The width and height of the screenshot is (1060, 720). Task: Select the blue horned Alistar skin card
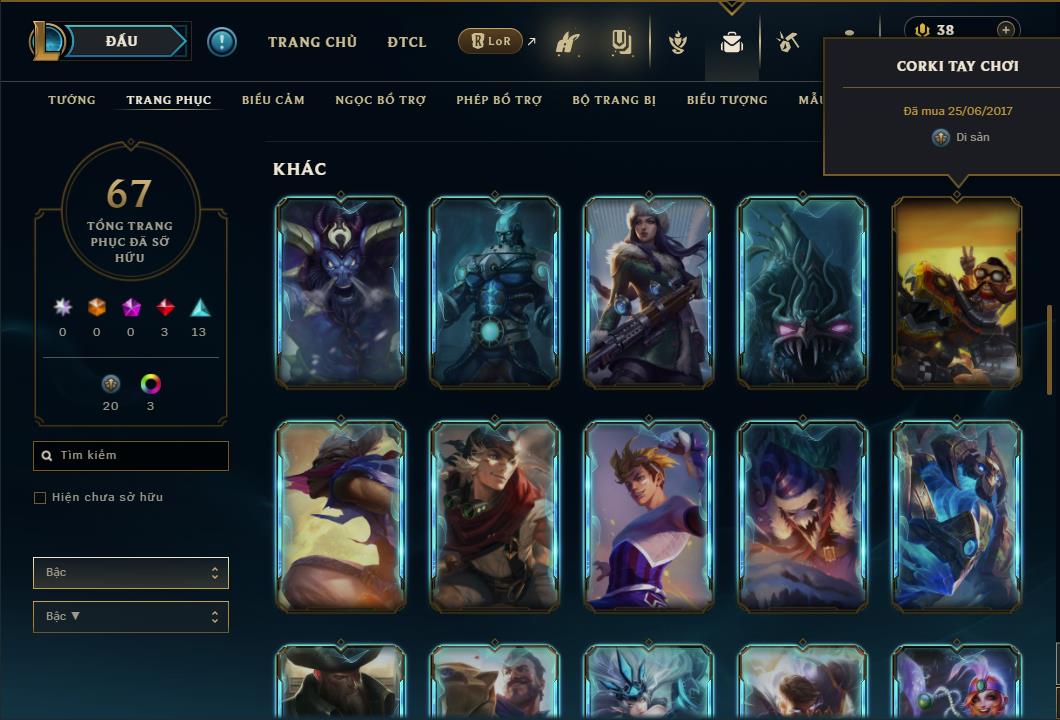[x=341, y=292]
